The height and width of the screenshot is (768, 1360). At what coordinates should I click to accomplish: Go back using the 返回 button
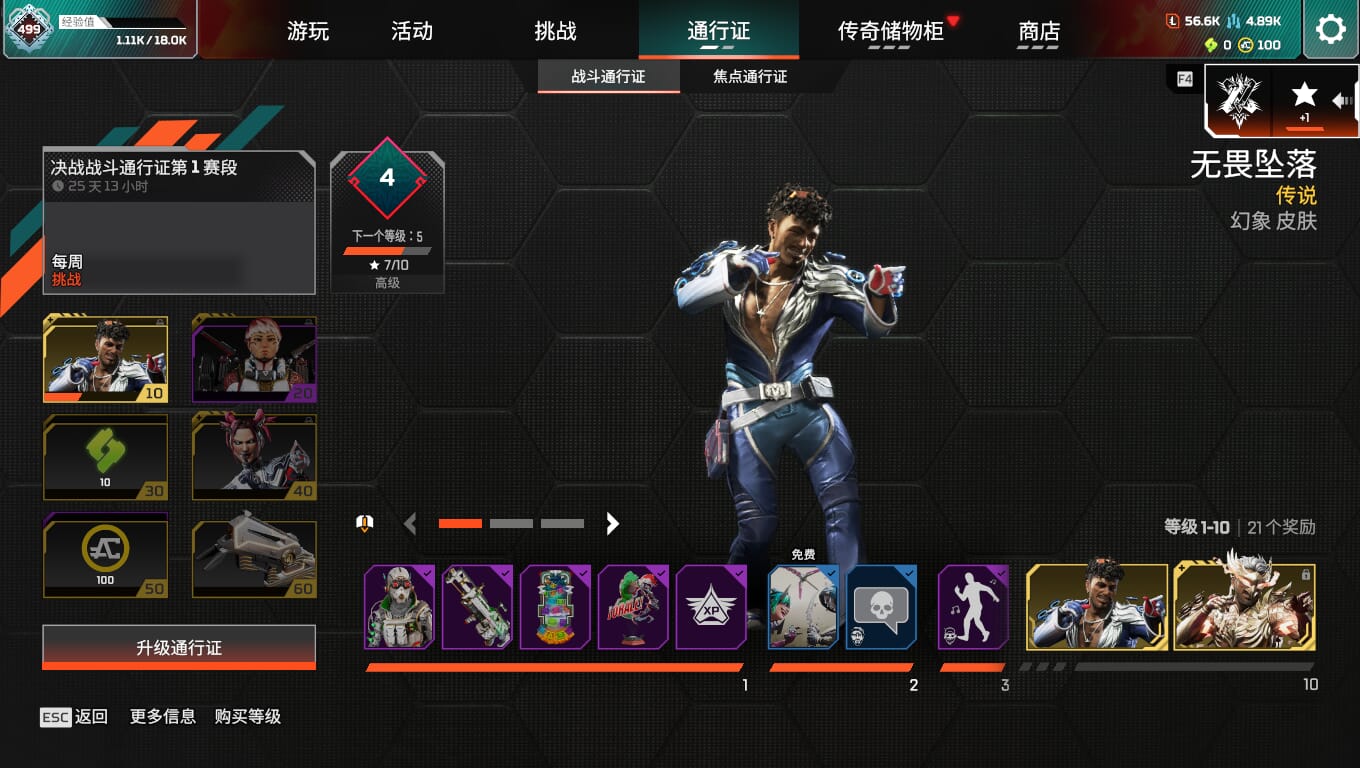pyautogui.click(x=75, y=716)
